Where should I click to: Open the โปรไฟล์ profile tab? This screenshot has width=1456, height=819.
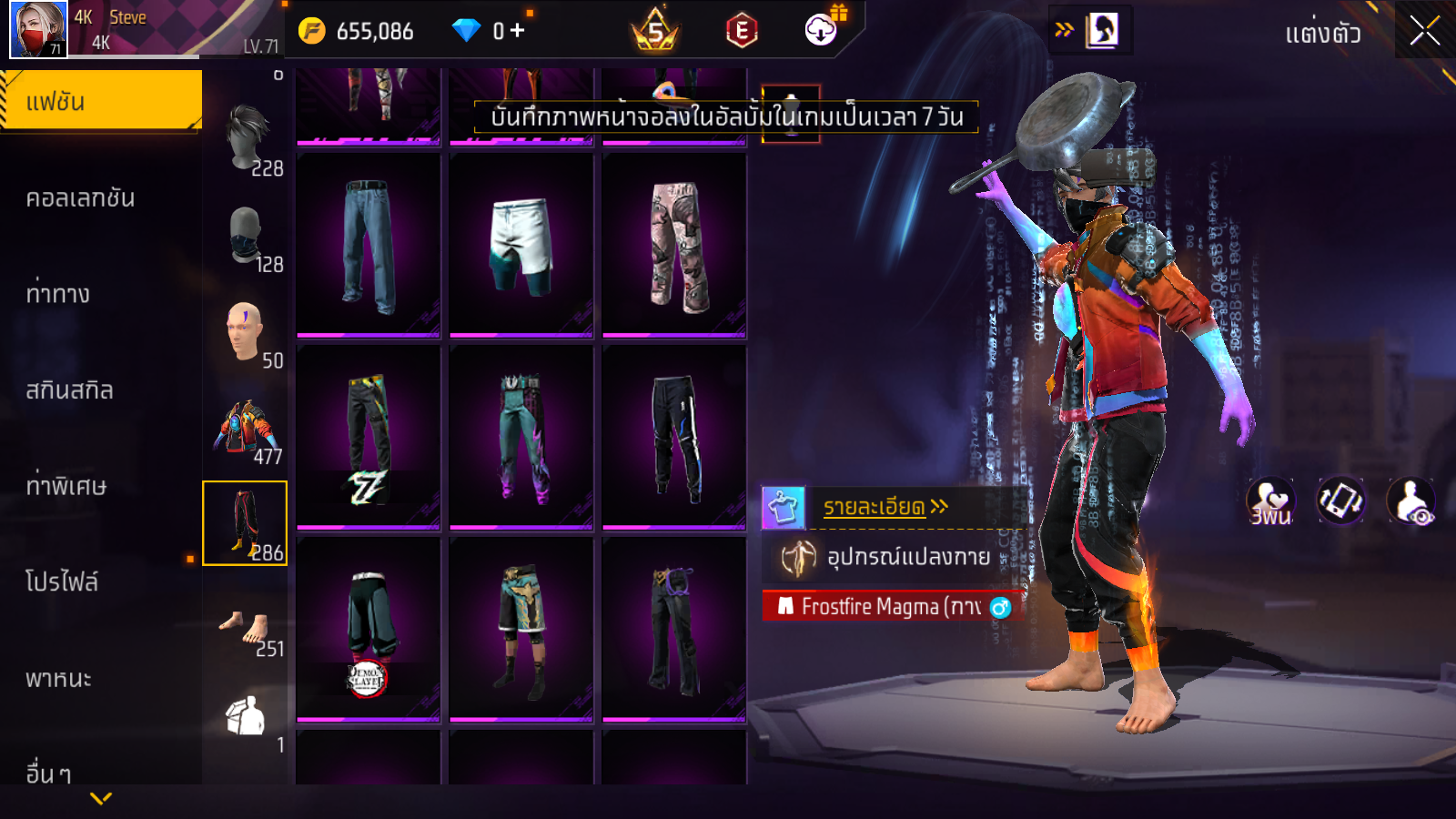coord(62,582)
